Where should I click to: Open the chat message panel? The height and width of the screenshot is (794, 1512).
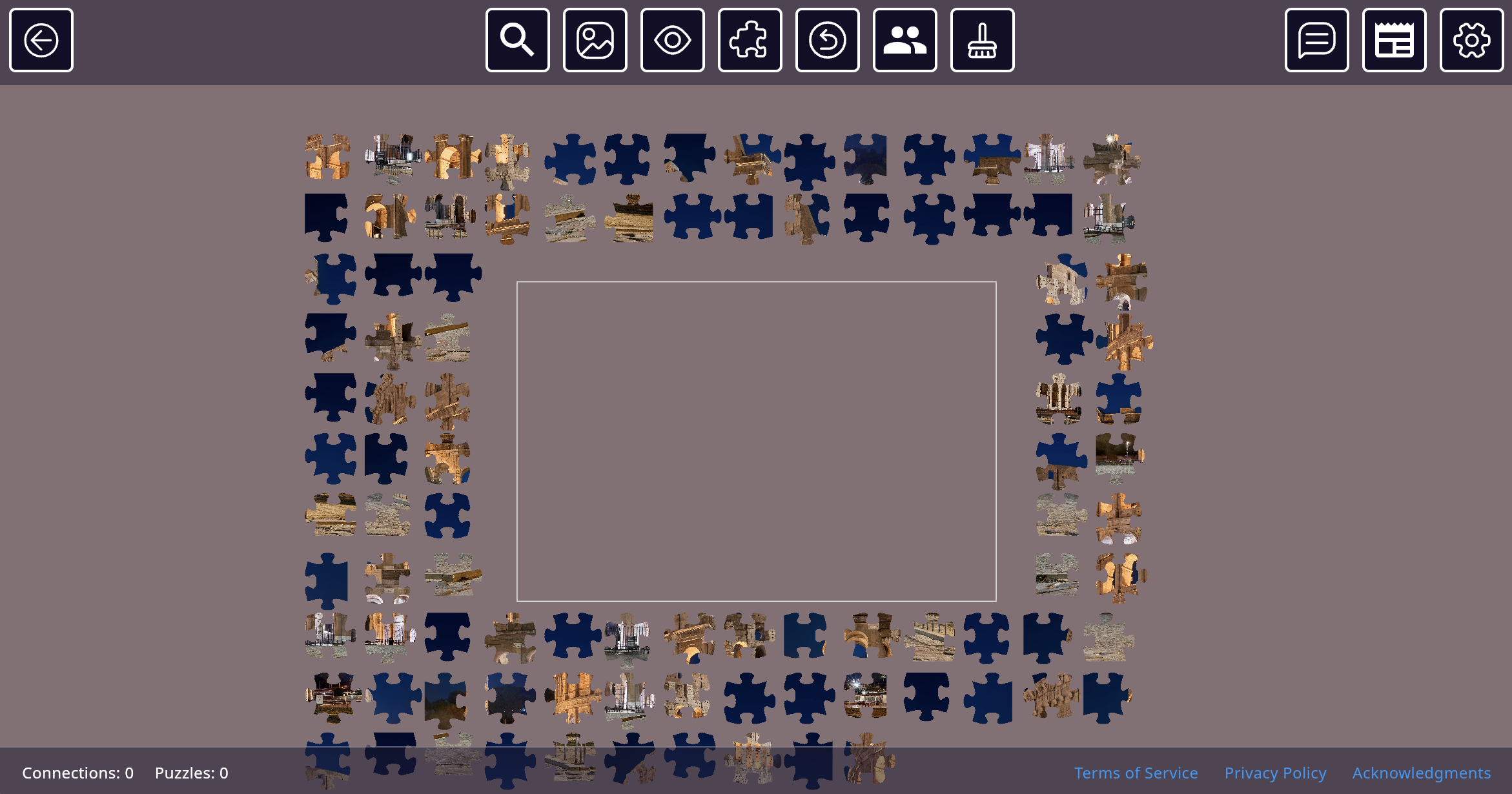click(1316, 40)
